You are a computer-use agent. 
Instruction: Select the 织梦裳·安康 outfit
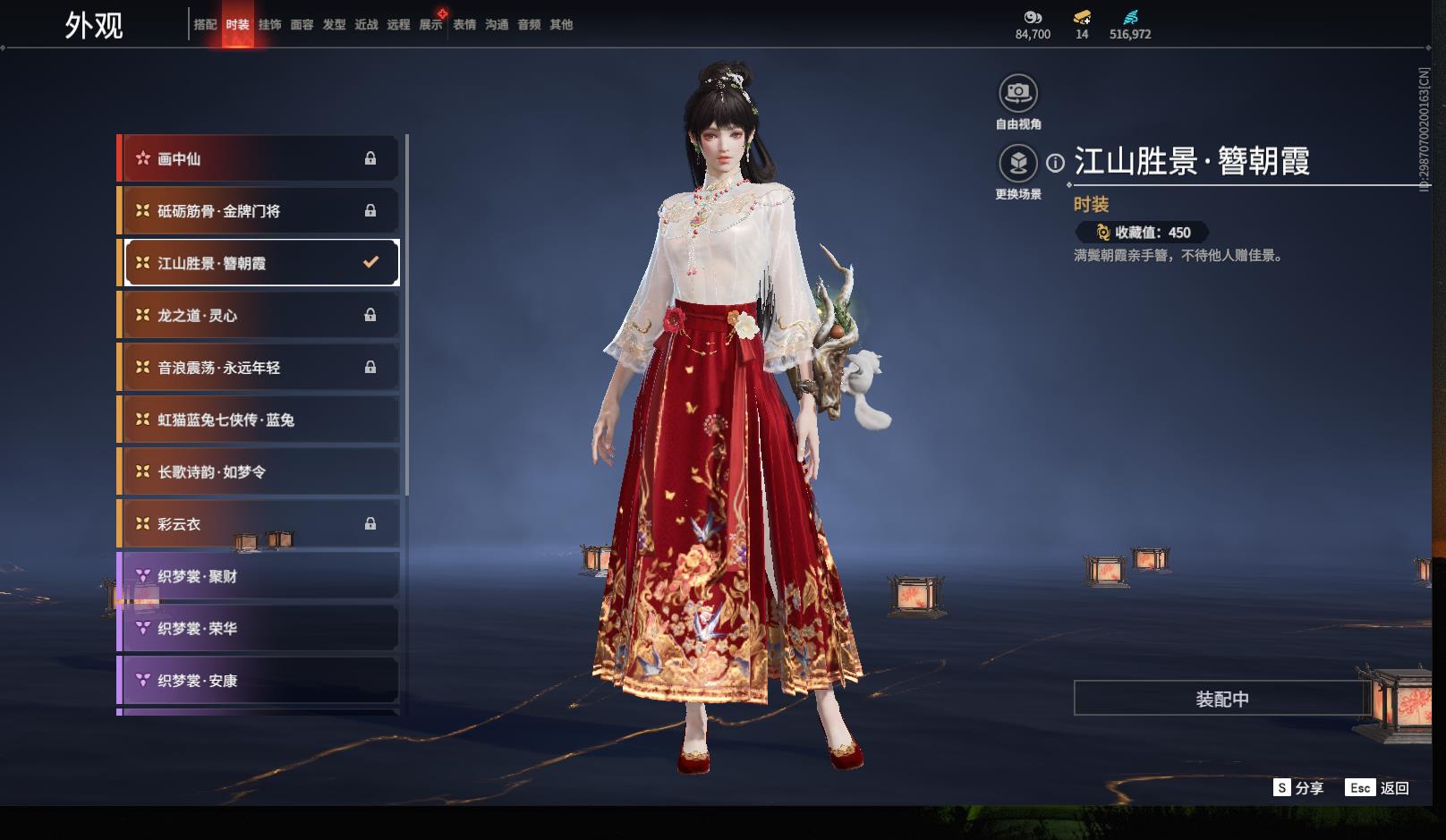259,681
